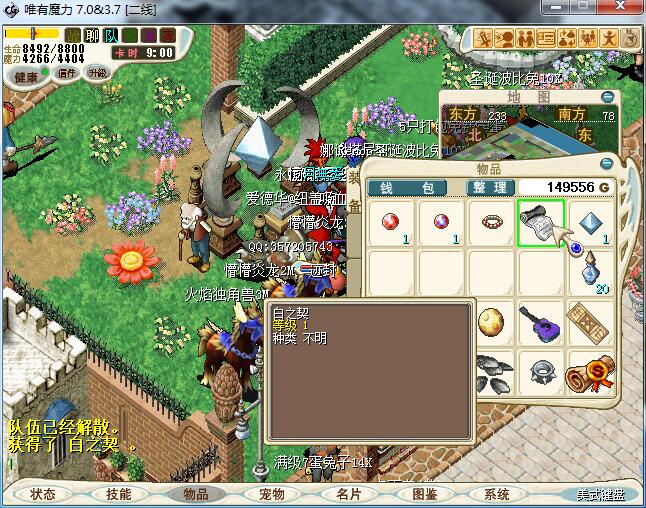Select the purple guitar item

[541, 322]
